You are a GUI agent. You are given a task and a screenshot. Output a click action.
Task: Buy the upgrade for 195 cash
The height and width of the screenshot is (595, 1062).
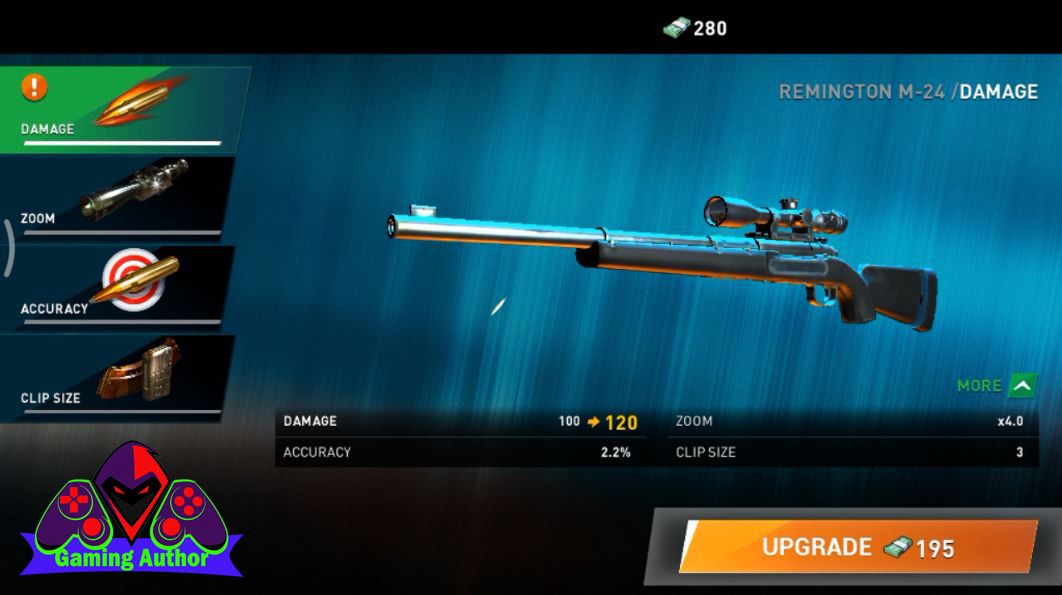pyautogui.click(x=857, y=547)
